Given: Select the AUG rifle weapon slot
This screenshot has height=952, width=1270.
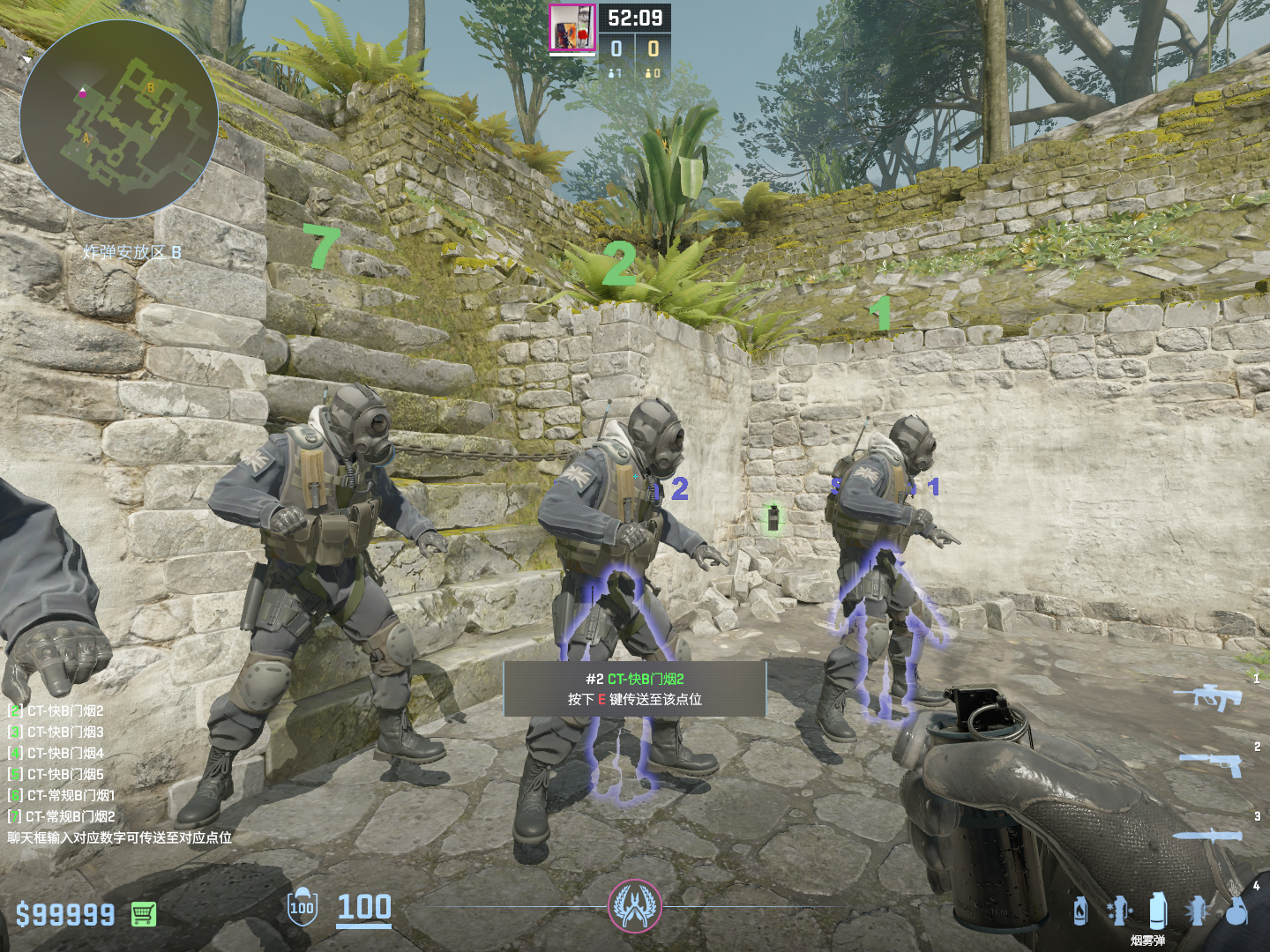Looking at the screenshot, I should (x=1207, y=696).
